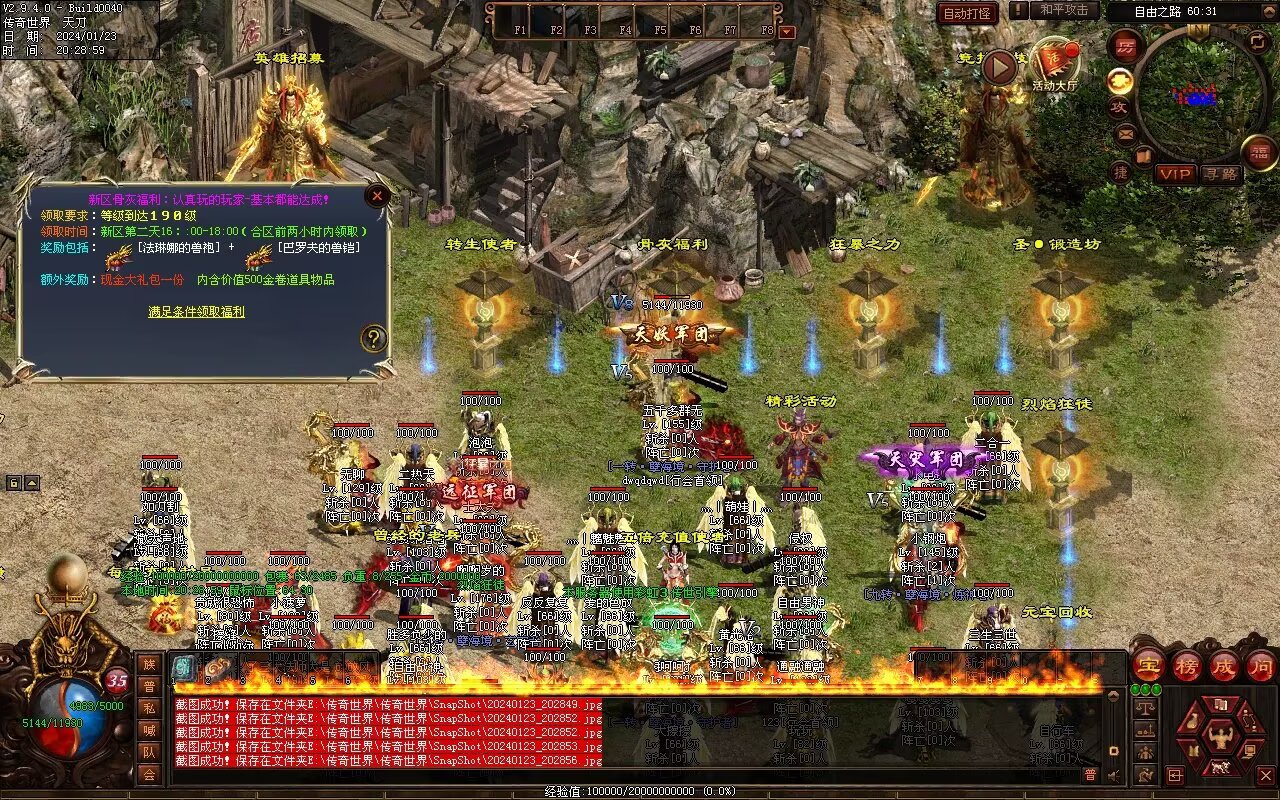Open character panel via muscle-man icon

point(1221,737)
